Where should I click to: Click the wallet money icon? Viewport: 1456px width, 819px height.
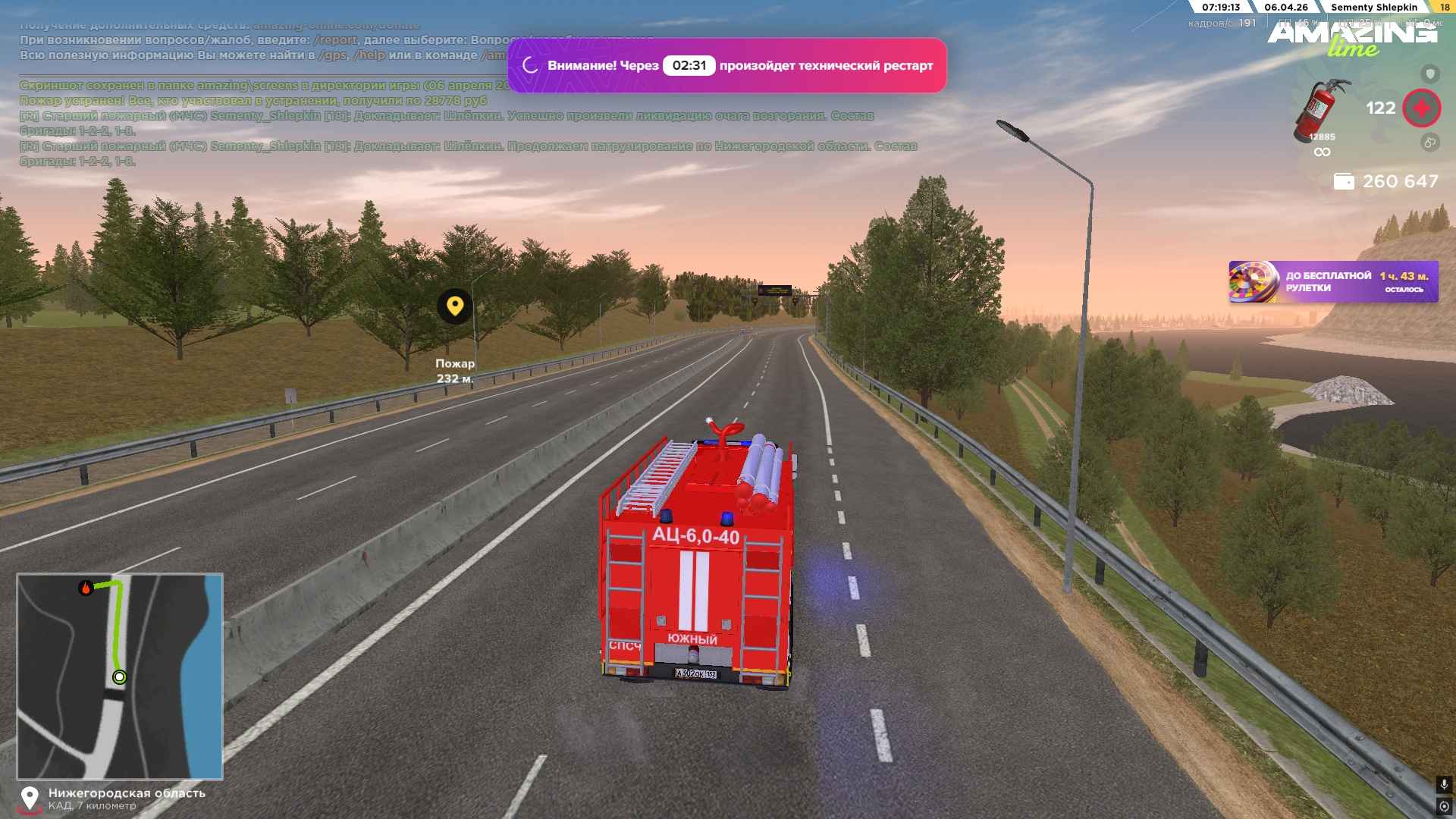tap(1344, 182)
